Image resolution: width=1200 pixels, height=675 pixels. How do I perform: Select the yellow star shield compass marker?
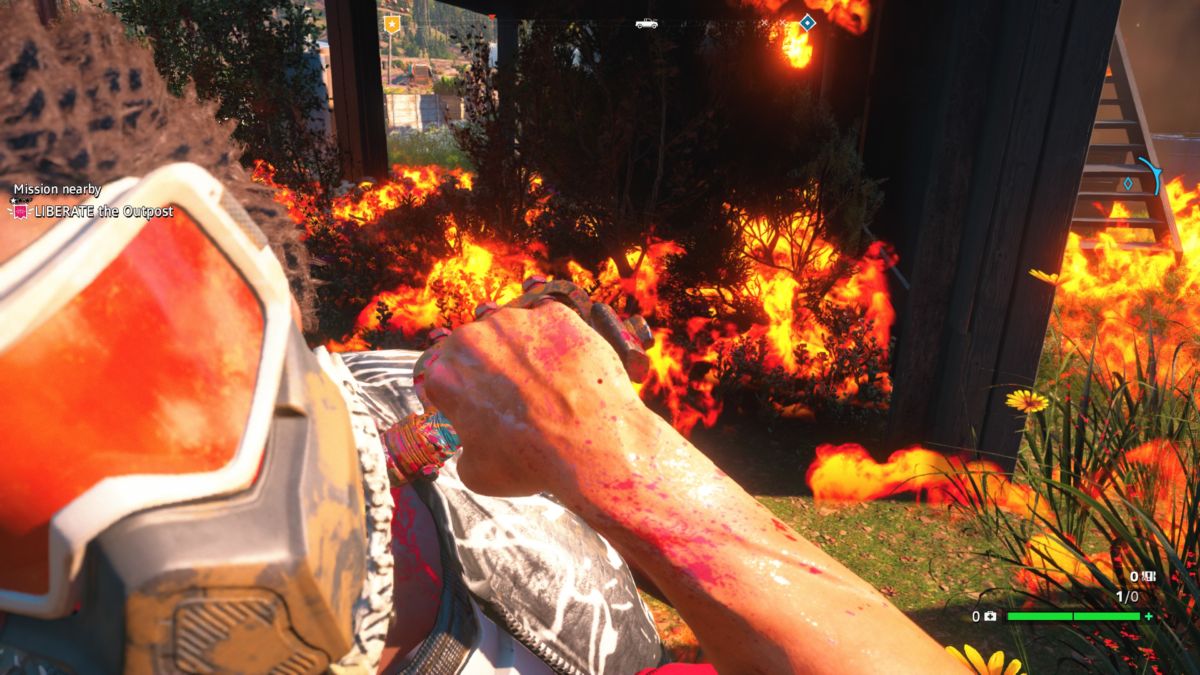392,23
